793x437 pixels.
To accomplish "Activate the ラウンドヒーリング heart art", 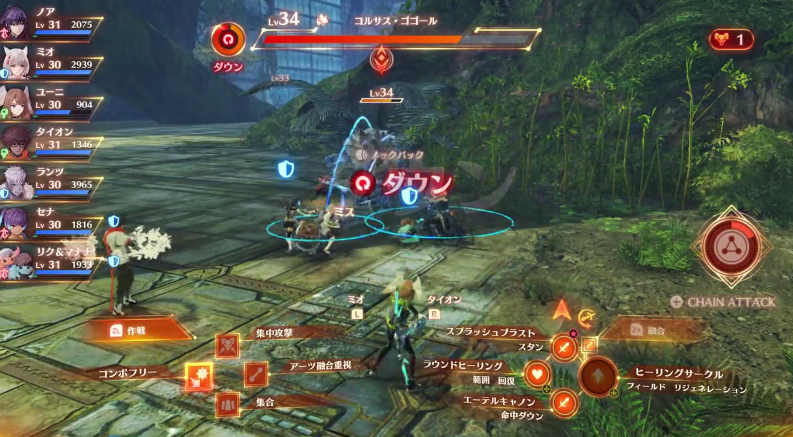I will coord(538,375).
